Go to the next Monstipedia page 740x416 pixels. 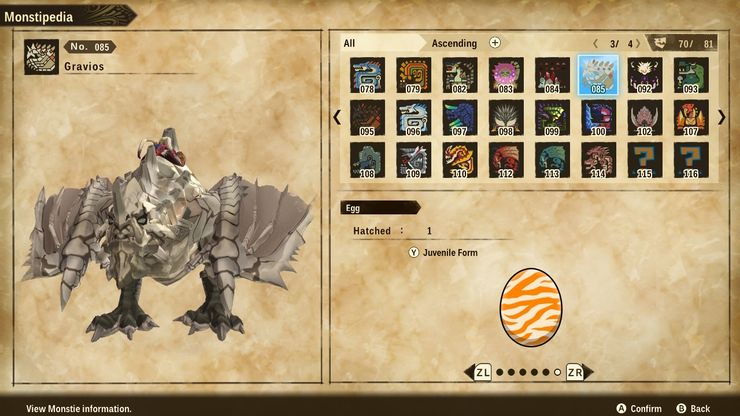tap(722, 117)
